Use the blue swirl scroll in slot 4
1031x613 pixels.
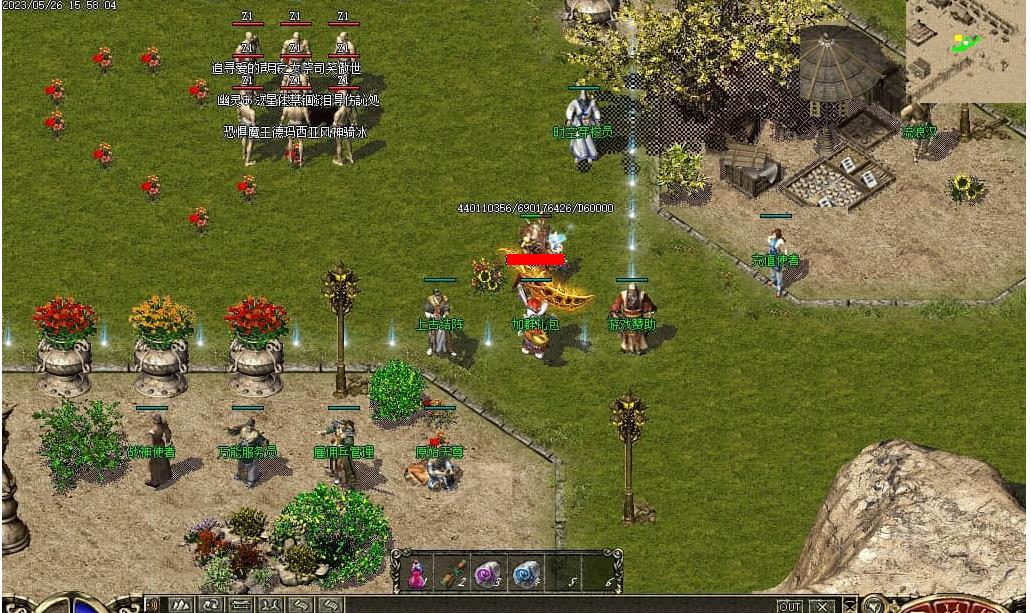point(526,573)
